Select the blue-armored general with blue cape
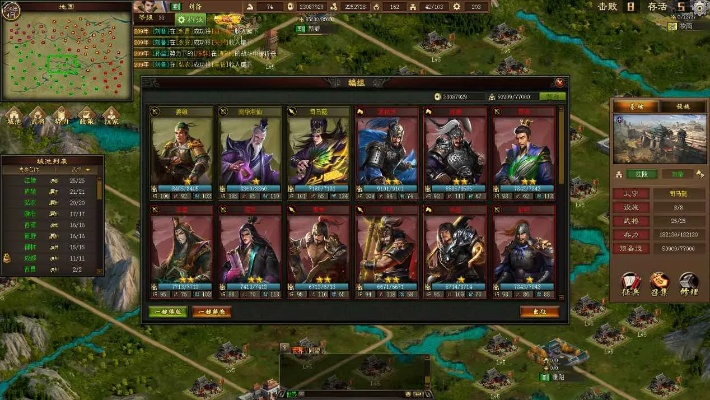Screen dimensions: 710x400 coord(386,150)
